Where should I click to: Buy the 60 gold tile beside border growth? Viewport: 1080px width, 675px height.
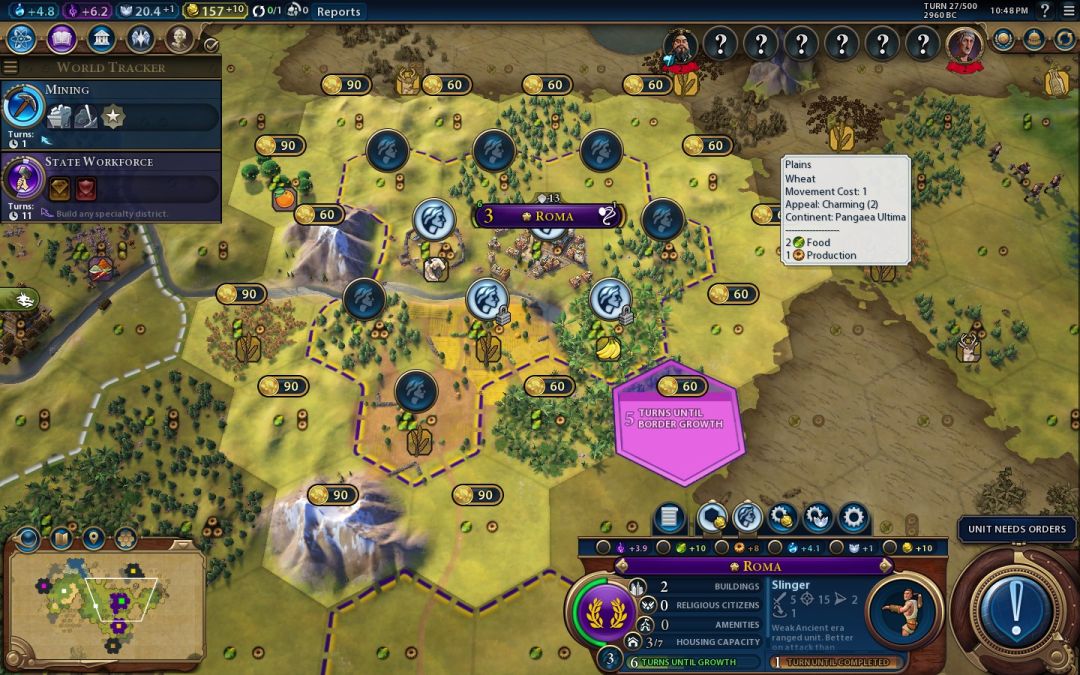680,386
